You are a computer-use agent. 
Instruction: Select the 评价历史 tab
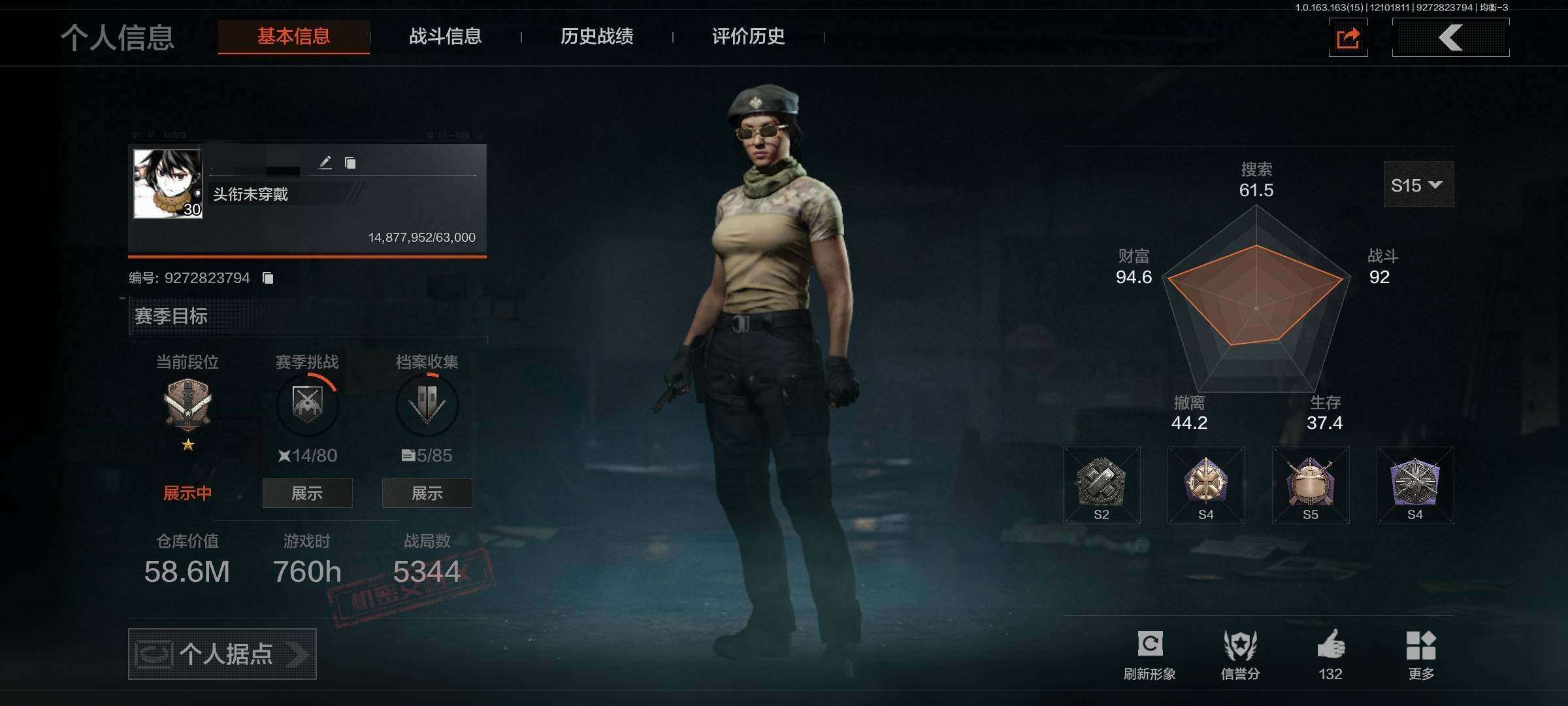pos(748,37)
